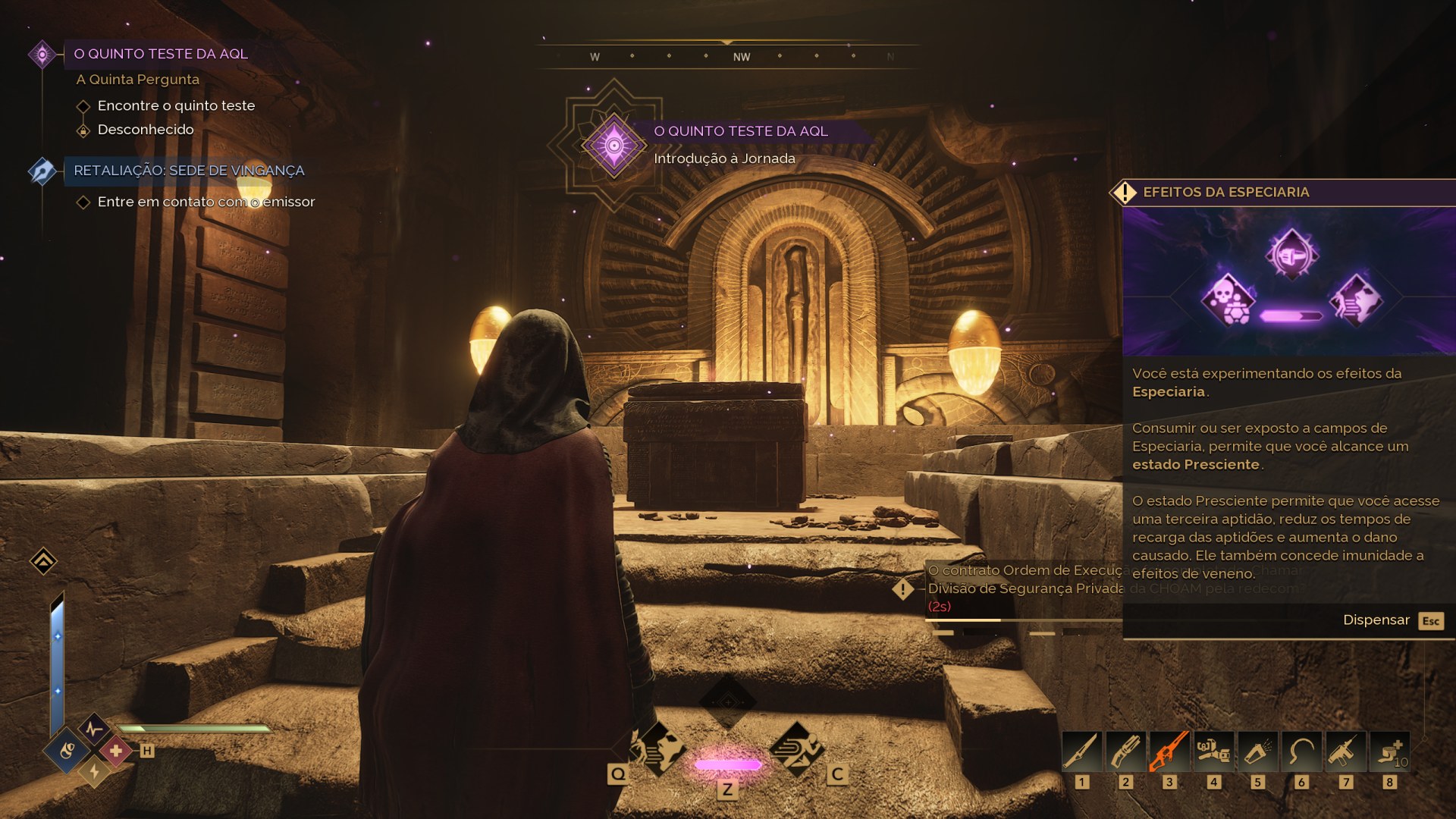The width and height of the screenshot is (1456, 819).
Task: Select the syringe gun in slot 7
Action: (x=1345, y=752)
